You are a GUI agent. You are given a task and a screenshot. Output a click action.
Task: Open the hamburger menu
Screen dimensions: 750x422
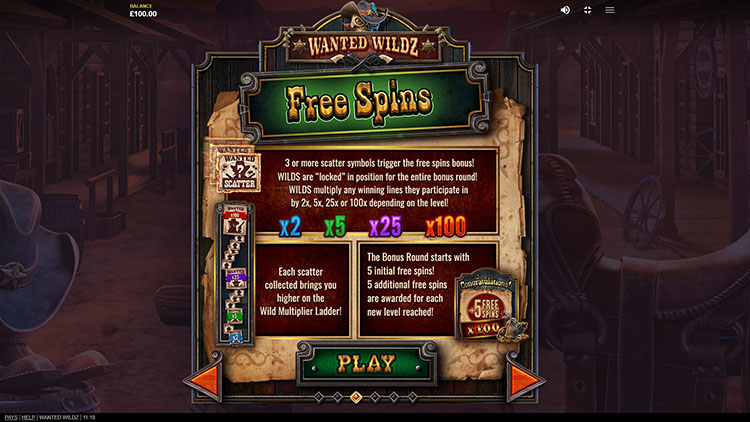point(609,10)
